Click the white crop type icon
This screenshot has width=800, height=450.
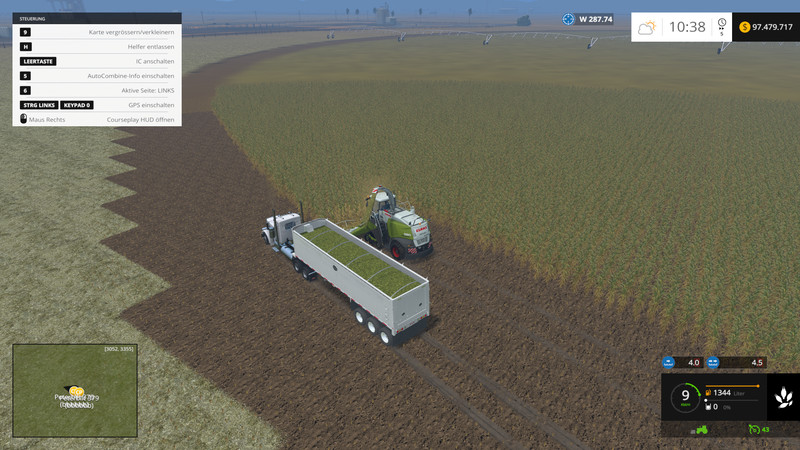782,398
